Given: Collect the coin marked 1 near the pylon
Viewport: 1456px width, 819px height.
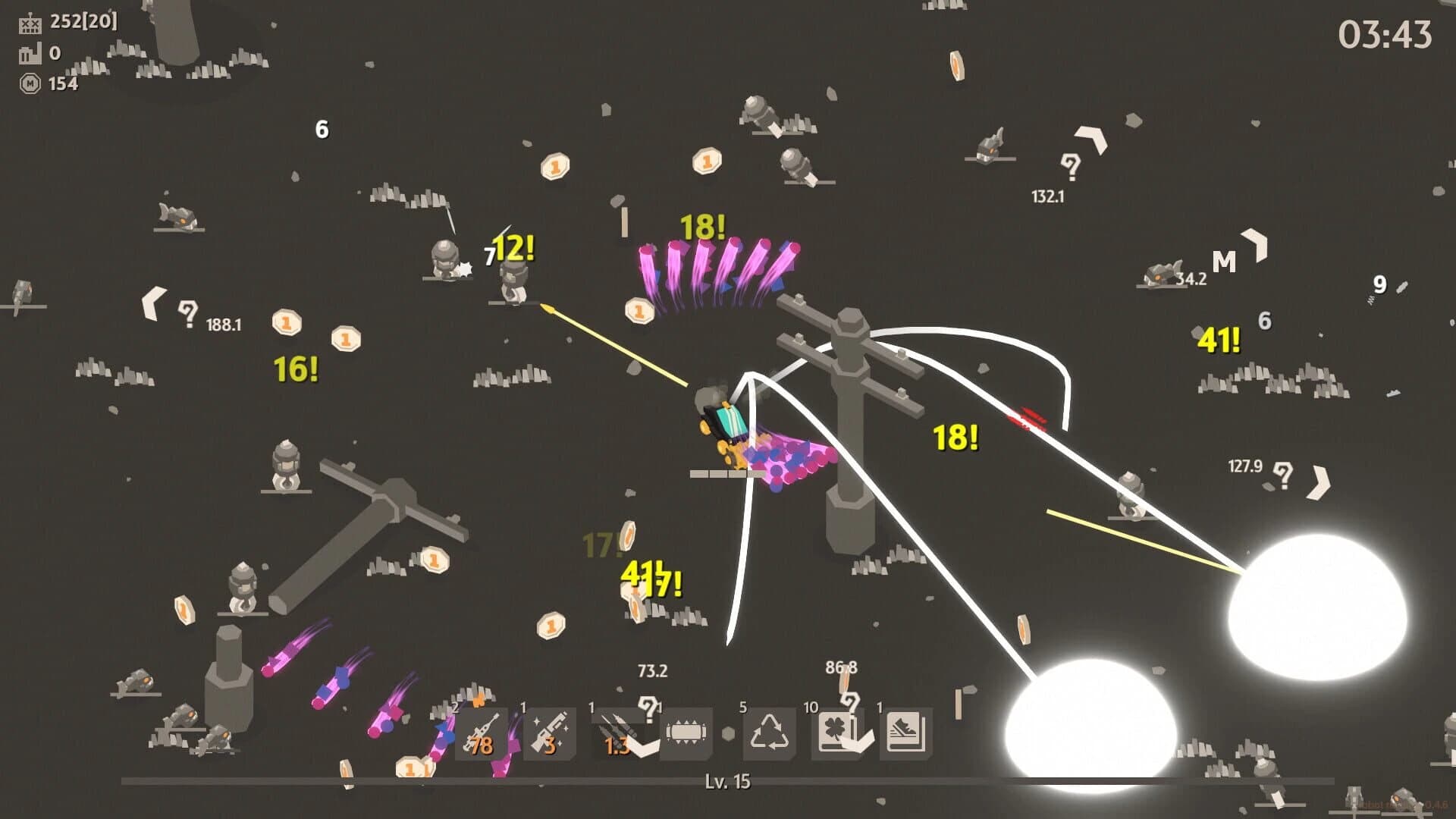Looking at the screenshot, I should point(640,309).
